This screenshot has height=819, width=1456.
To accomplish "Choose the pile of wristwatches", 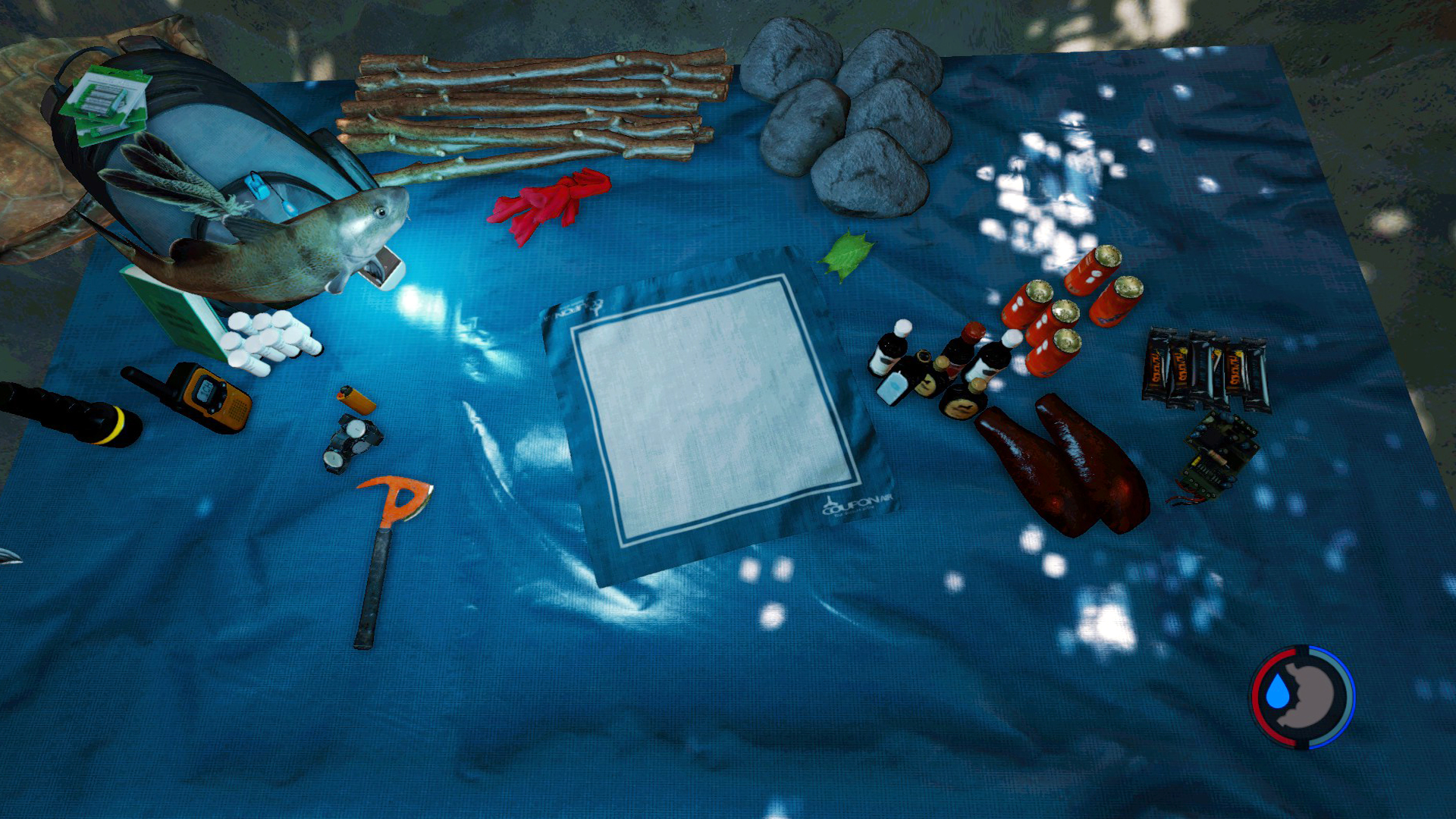I will [351, 441].
